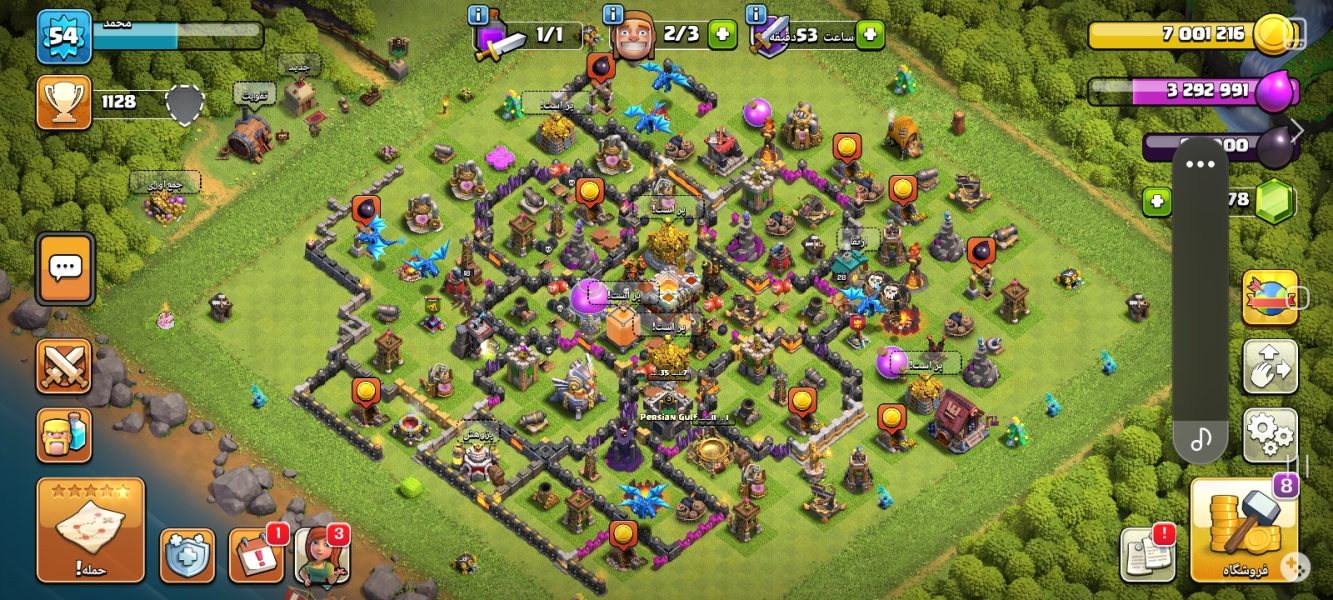Open the chat speech bubble panel
The image size is (1333, 600).
click(66, 268)
